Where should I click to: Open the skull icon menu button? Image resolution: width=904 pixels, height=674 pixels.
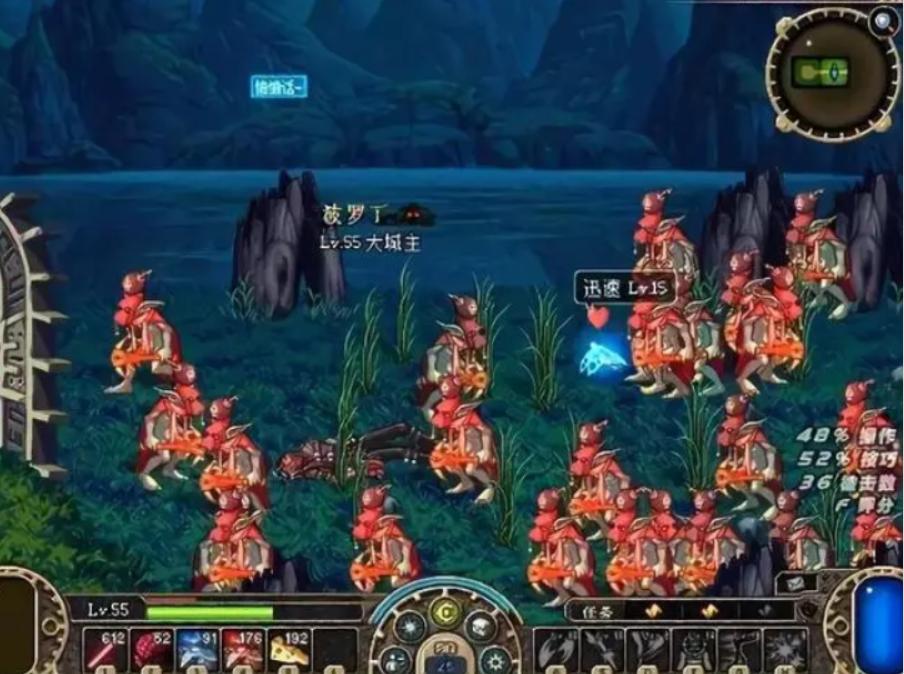click(481, 626)
